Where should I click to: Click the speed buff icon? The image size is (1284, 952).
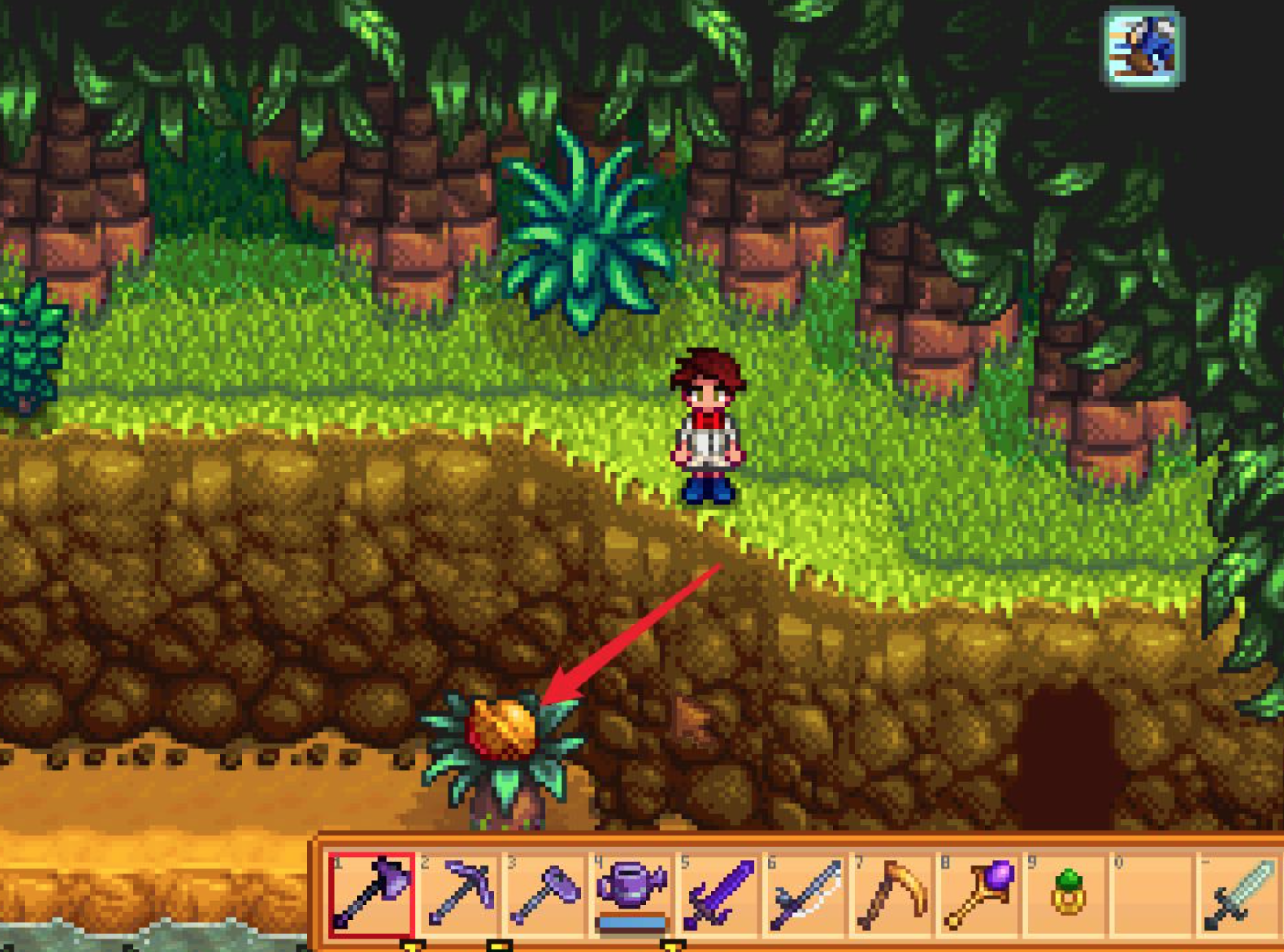tap(1143, 47)
